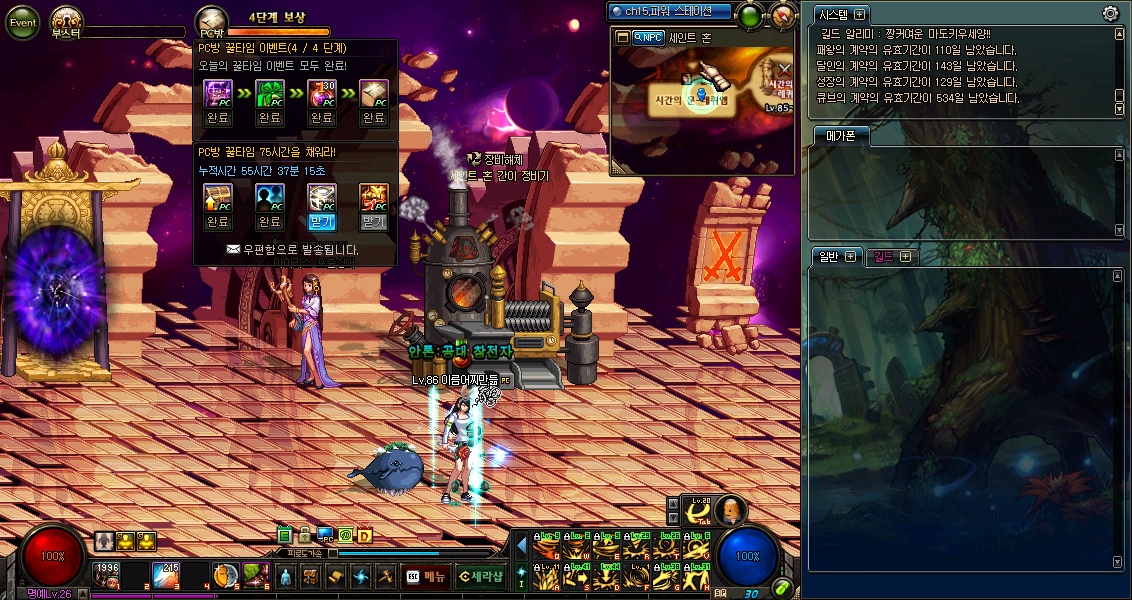Open the blue character silhouette menu icon

(285, 577)
